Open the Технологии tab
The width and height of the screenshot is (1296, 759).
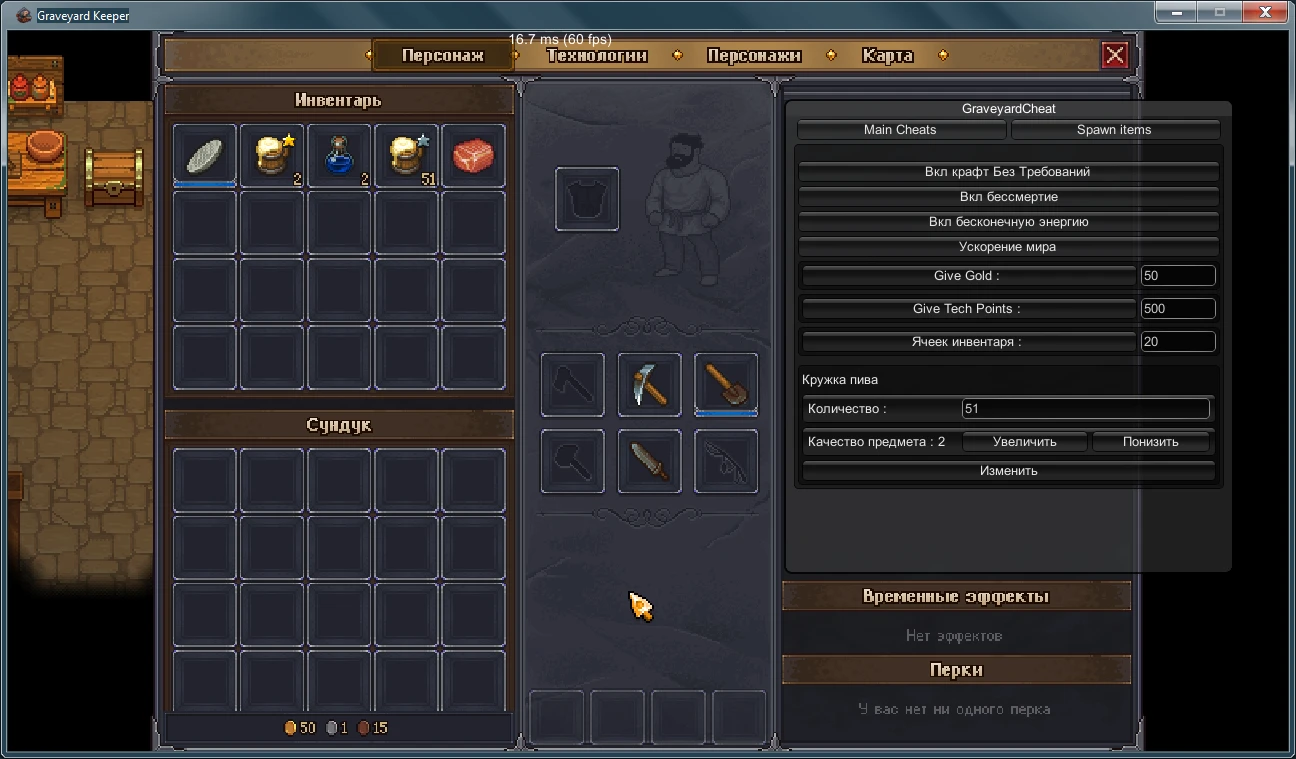(x=597, y=55)
